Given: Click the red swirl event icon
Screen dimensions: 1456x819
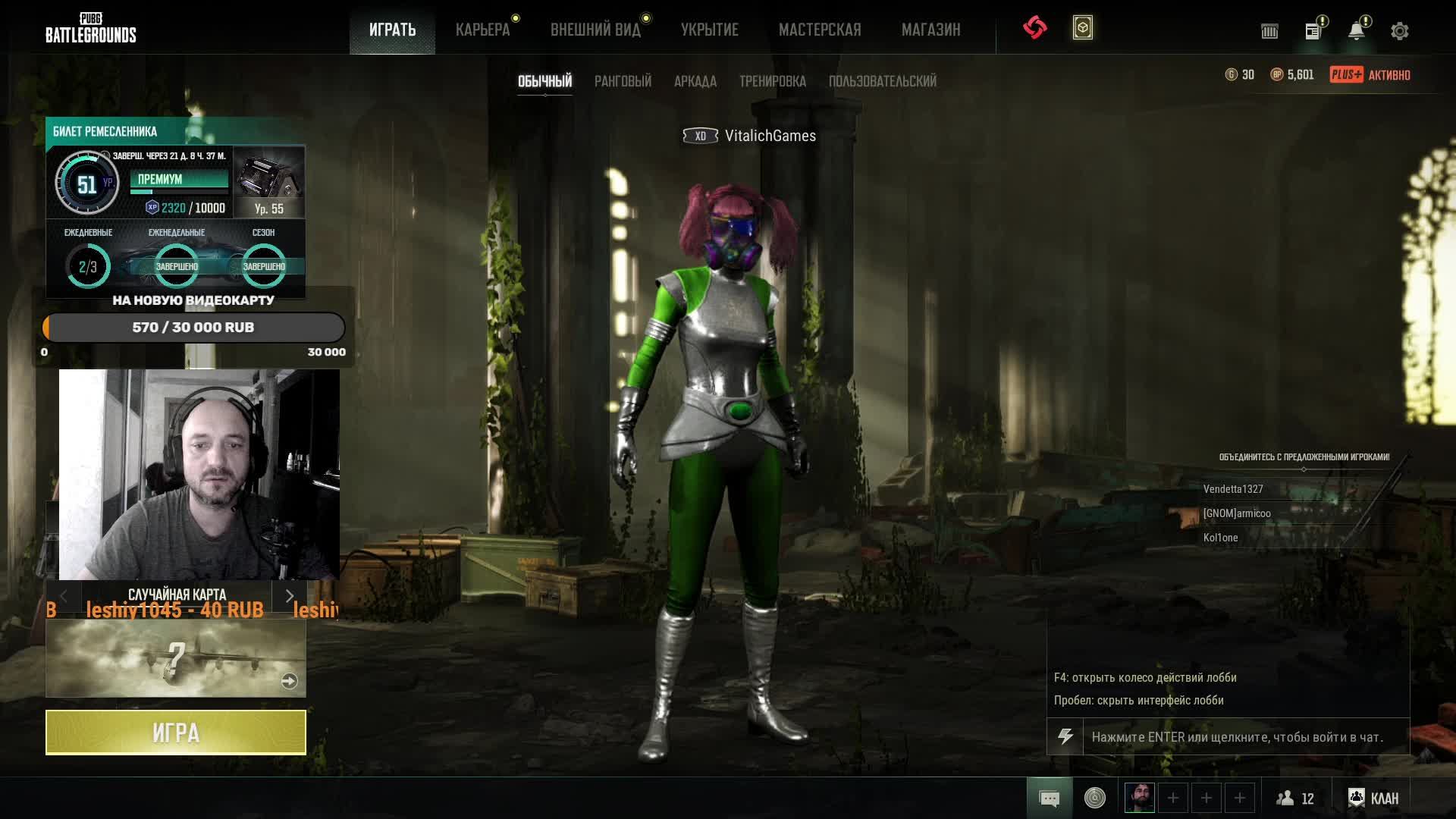Looking at the screenshot, I should pyautogui.click(x=1034, y=28).
